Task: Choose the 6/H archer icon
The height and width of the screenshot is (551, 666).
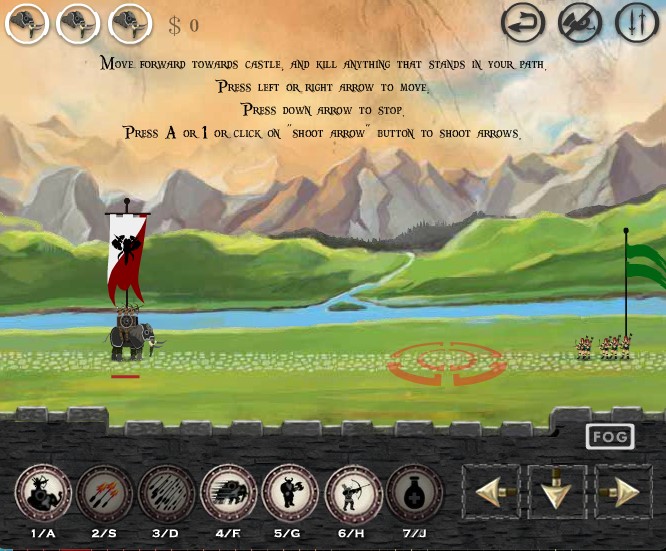Action: pos(353,493)
